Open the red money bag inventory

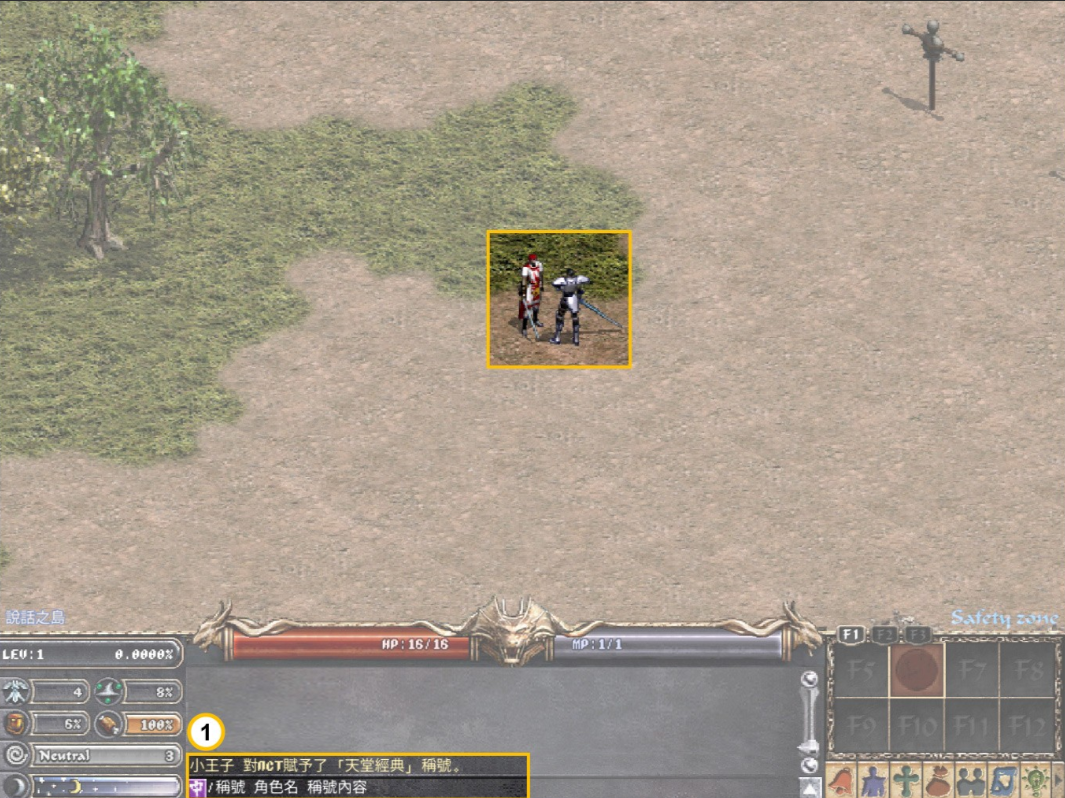(x=938, y=781)
